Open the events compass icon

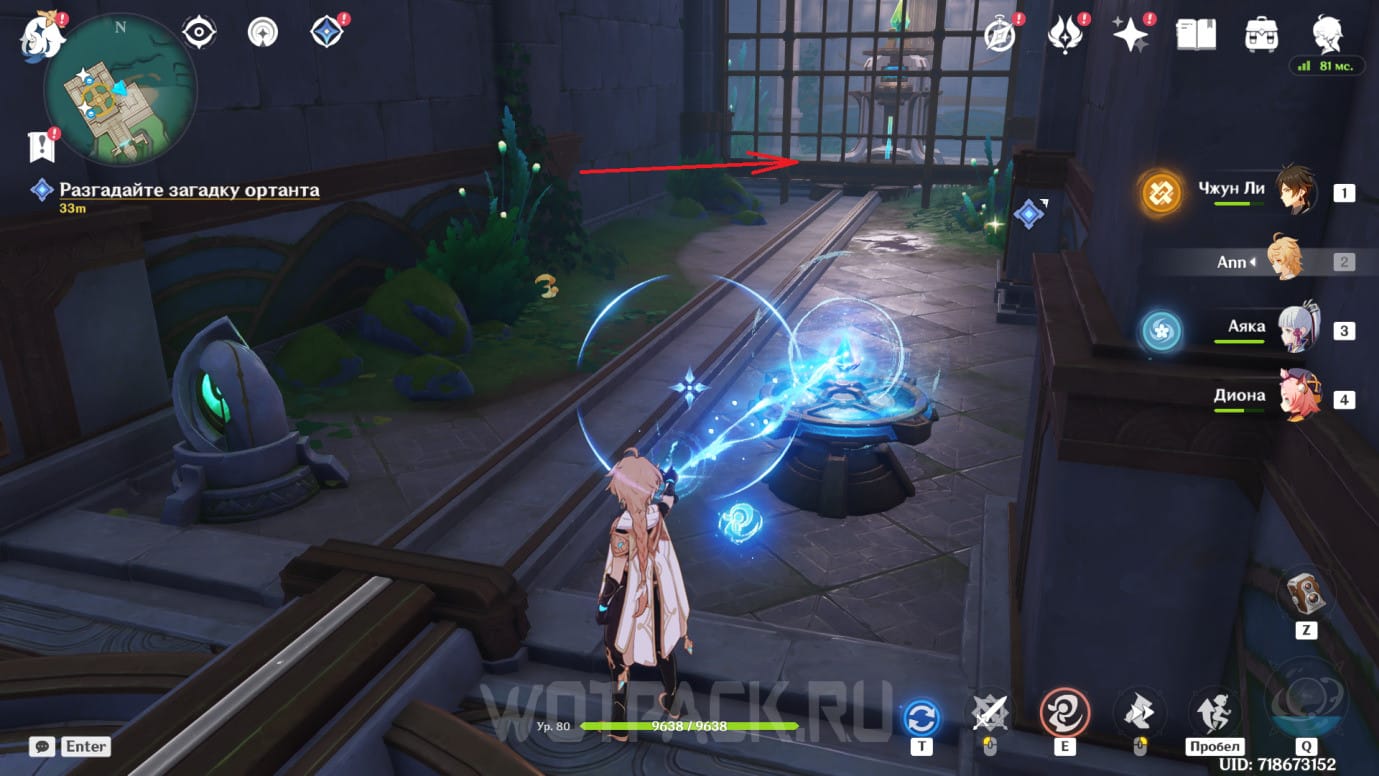pos(1001,35)
